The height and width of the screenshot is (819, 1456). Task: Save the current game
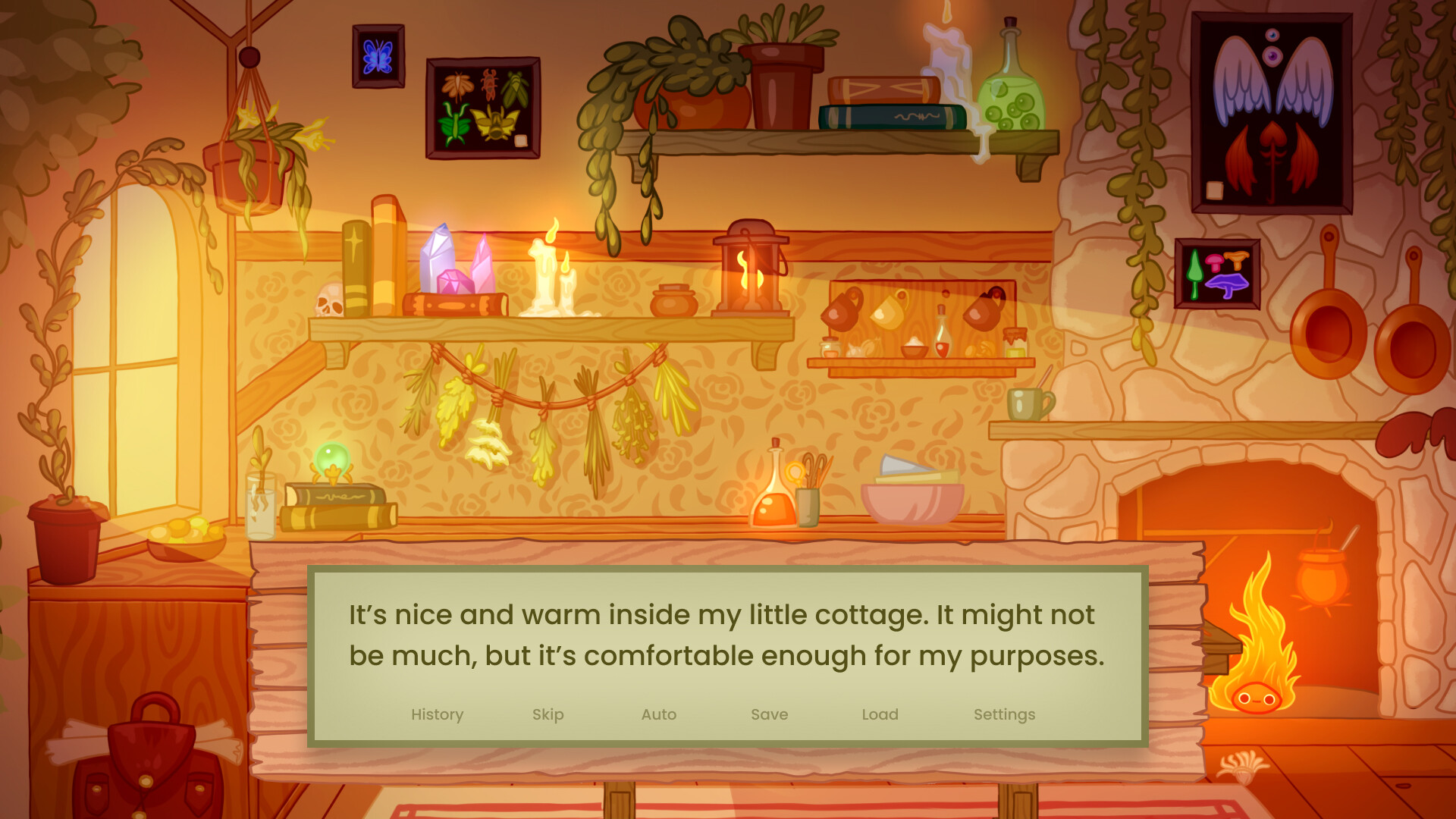[769, 714]
